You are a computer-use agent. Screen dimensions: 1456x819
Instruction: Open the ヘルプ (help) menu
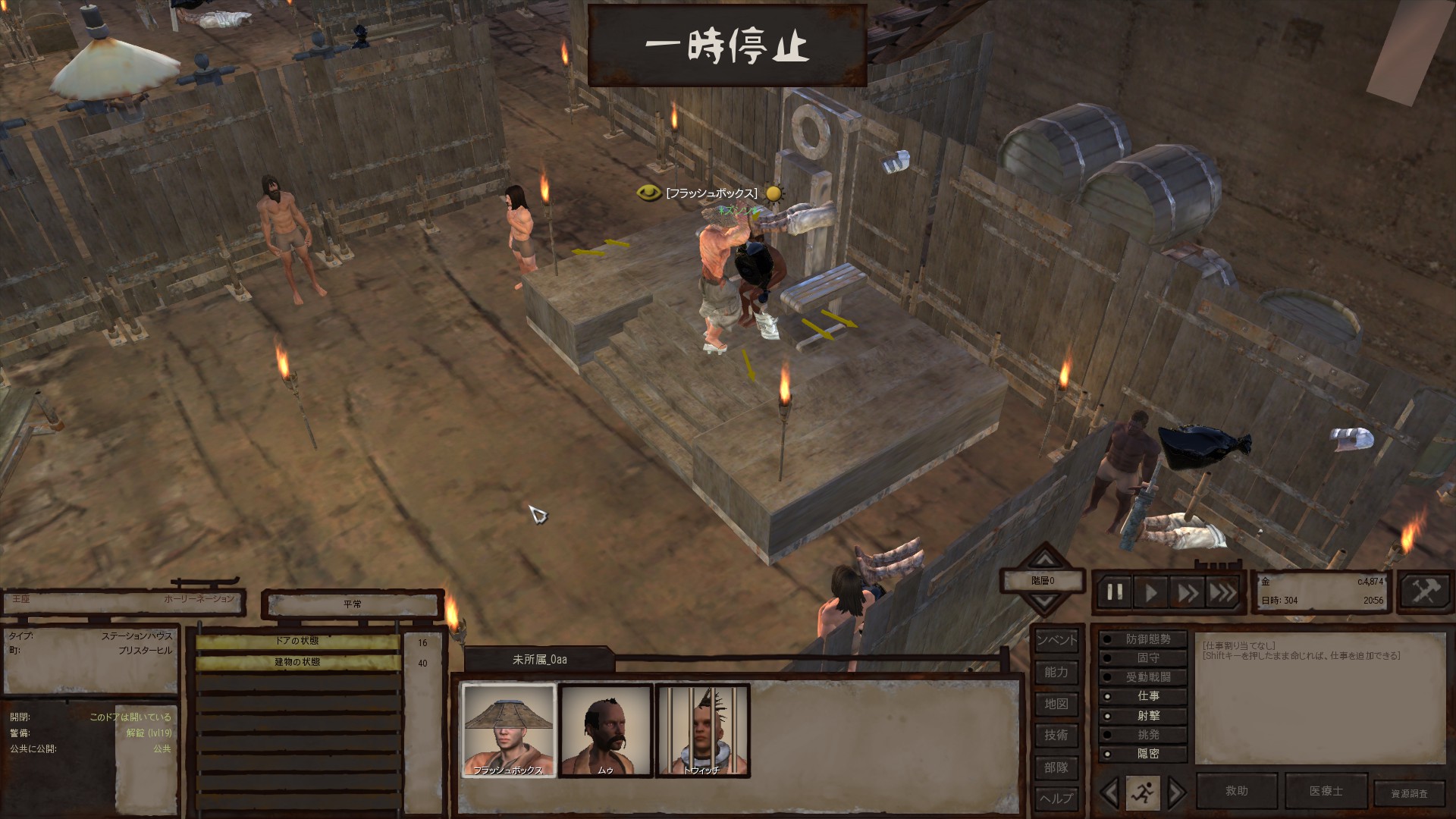click(1056, 798)
